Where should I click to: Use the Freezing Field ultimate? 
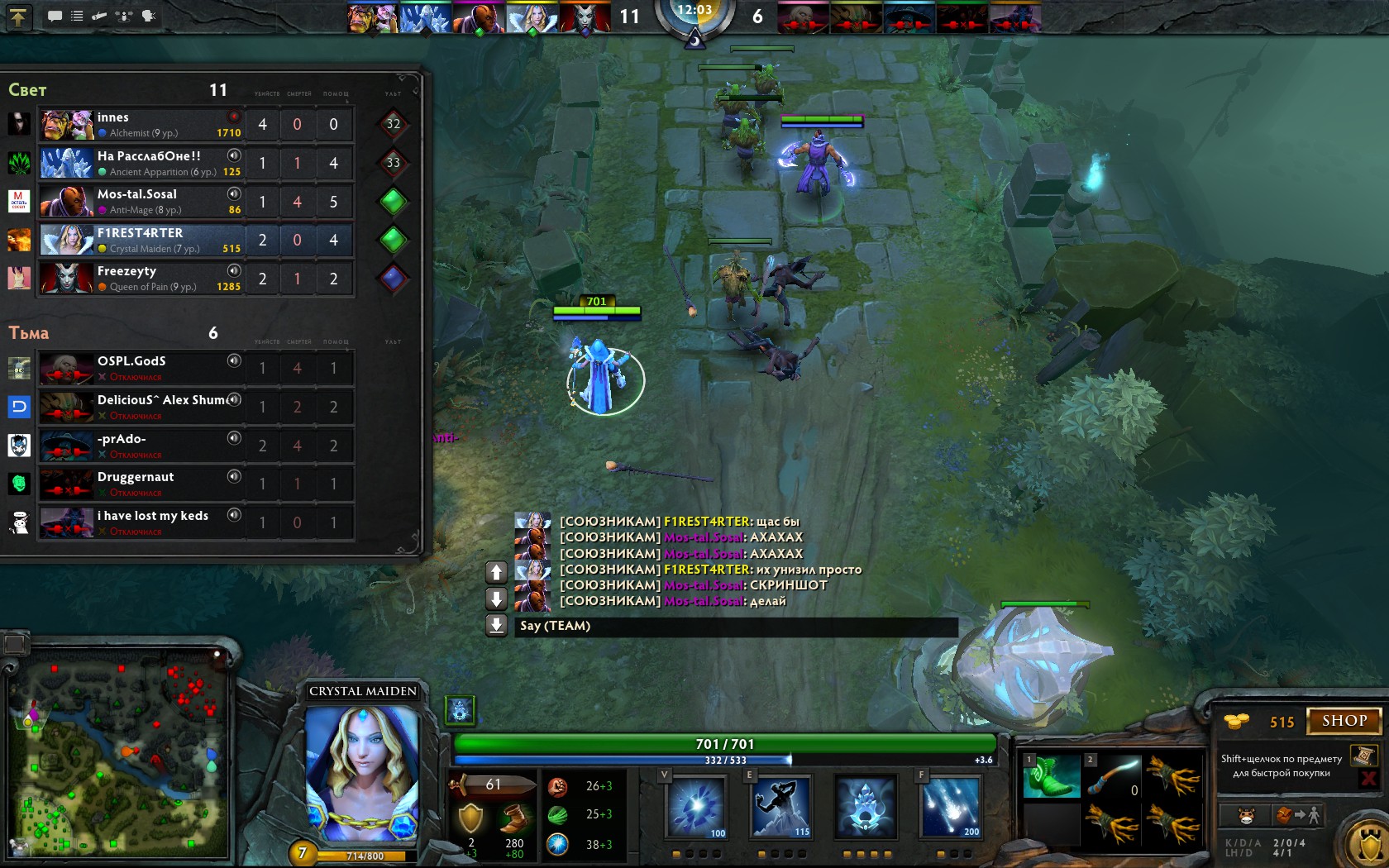(x=949, y=807)
